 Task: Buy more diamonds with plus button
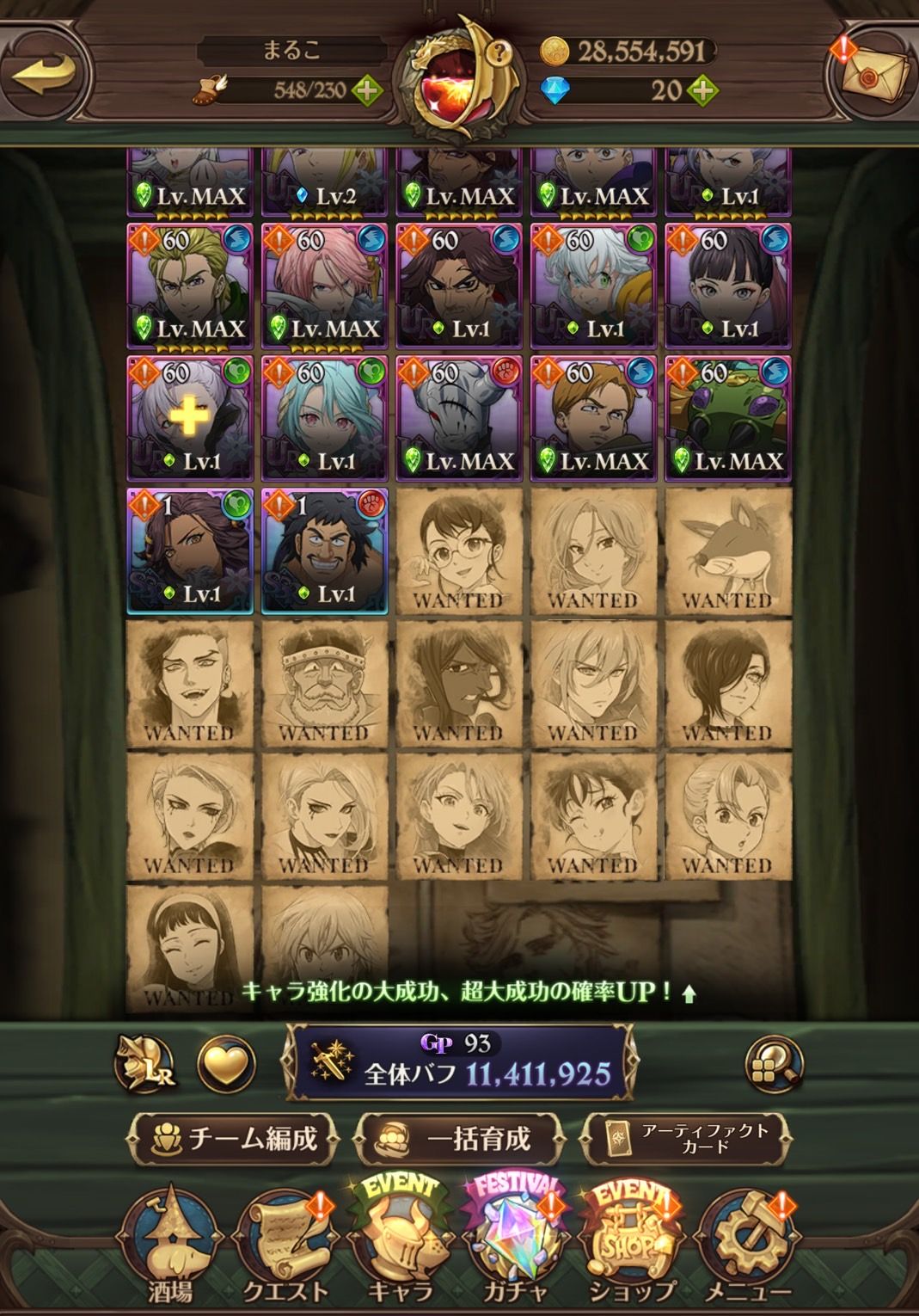click(702, 90)
